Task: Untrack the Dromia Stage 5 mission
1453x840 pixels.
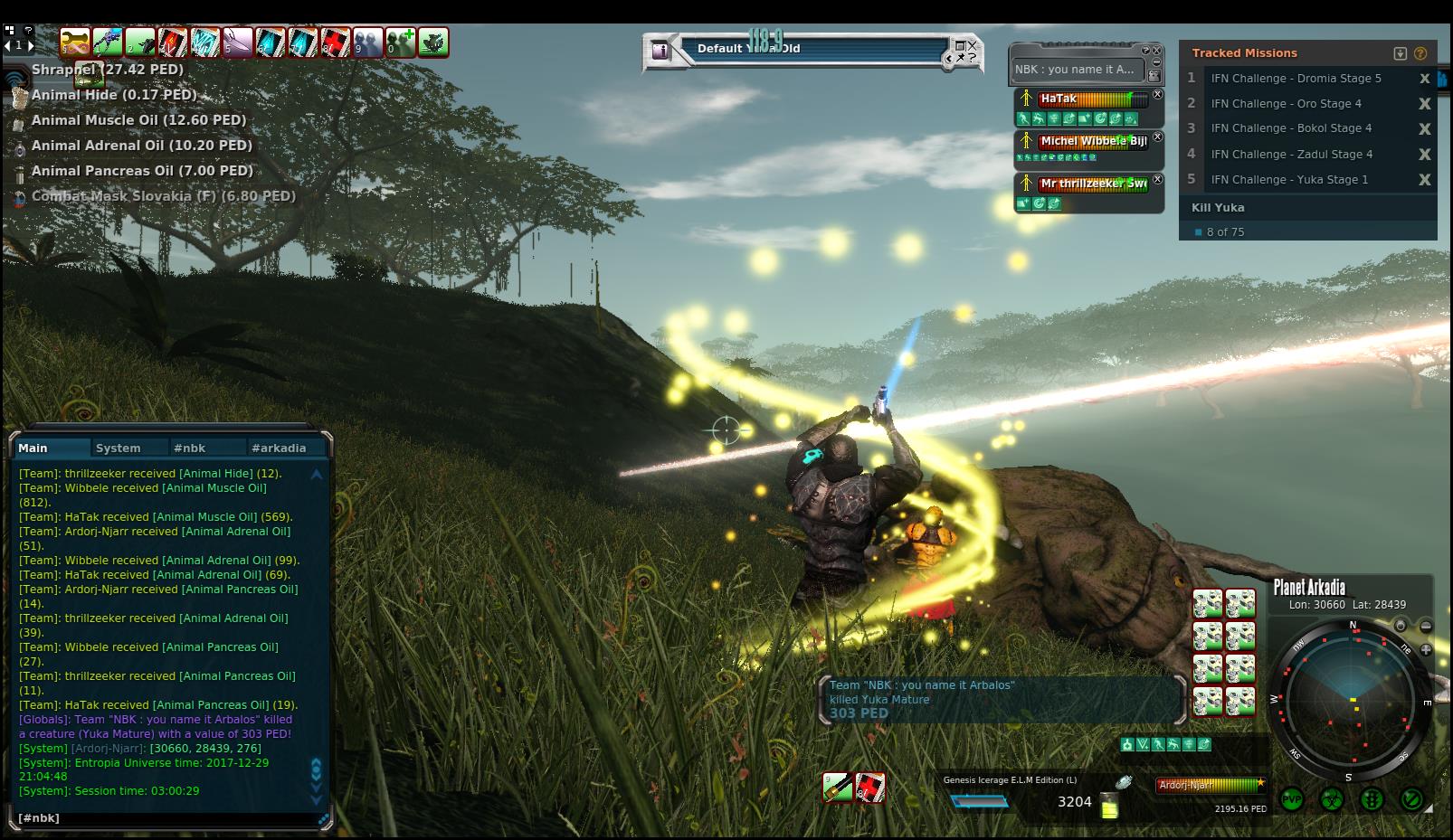Action: tap(1425, 79)
